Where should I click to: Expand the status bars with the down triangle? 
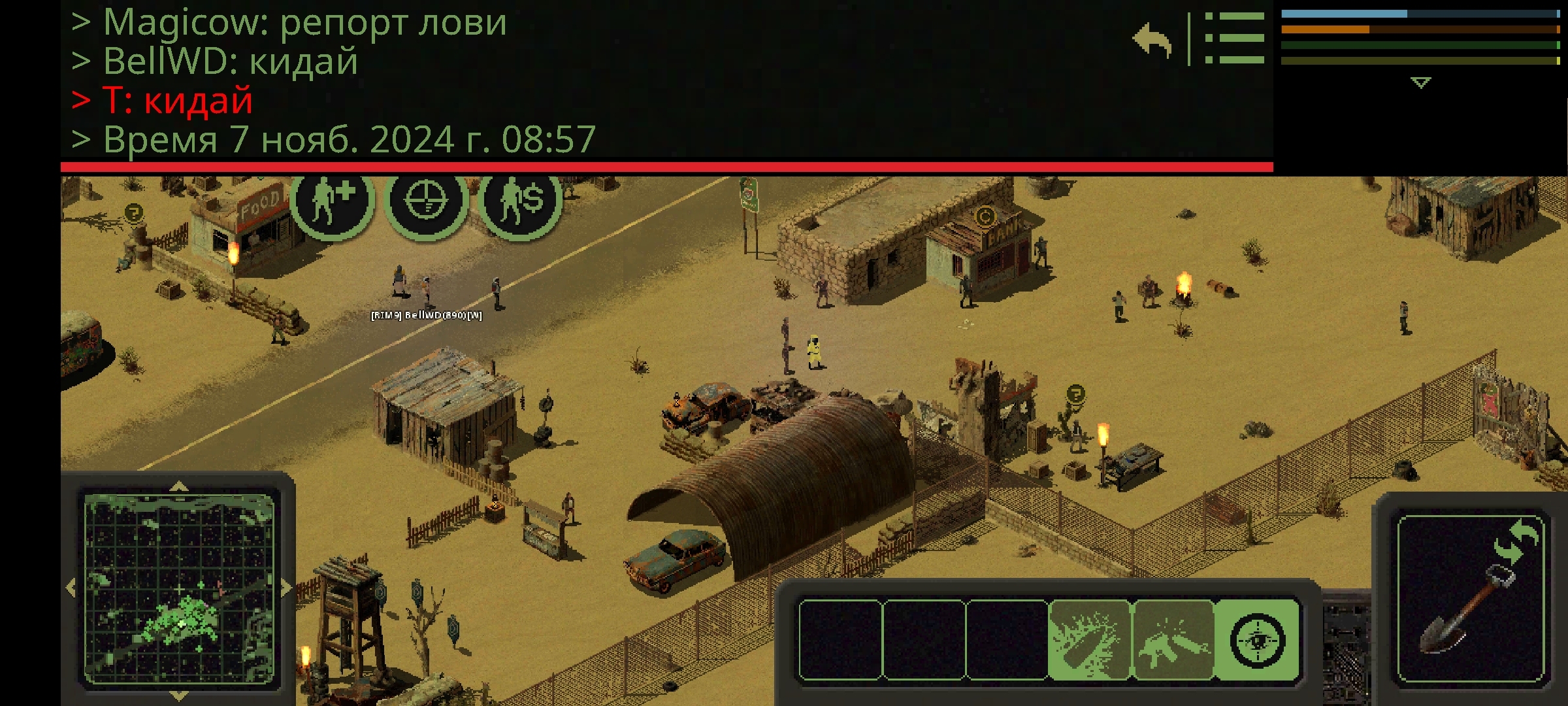[1420, 82]
